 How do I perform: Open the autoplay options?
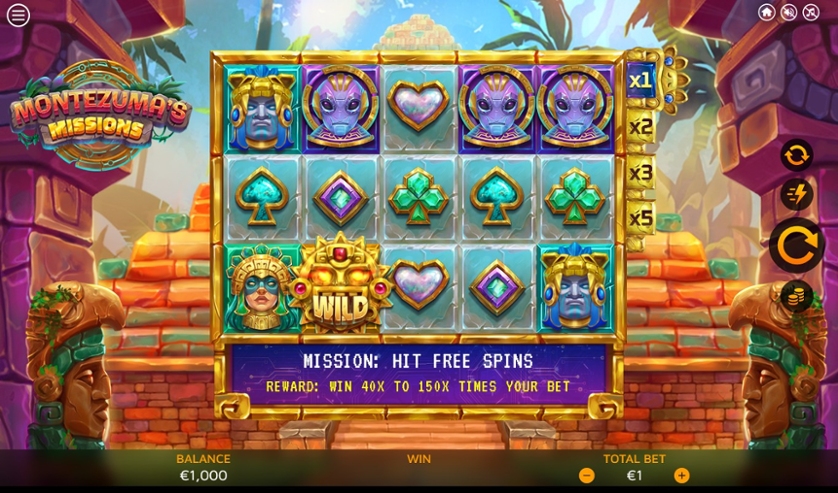coord(796,155)
